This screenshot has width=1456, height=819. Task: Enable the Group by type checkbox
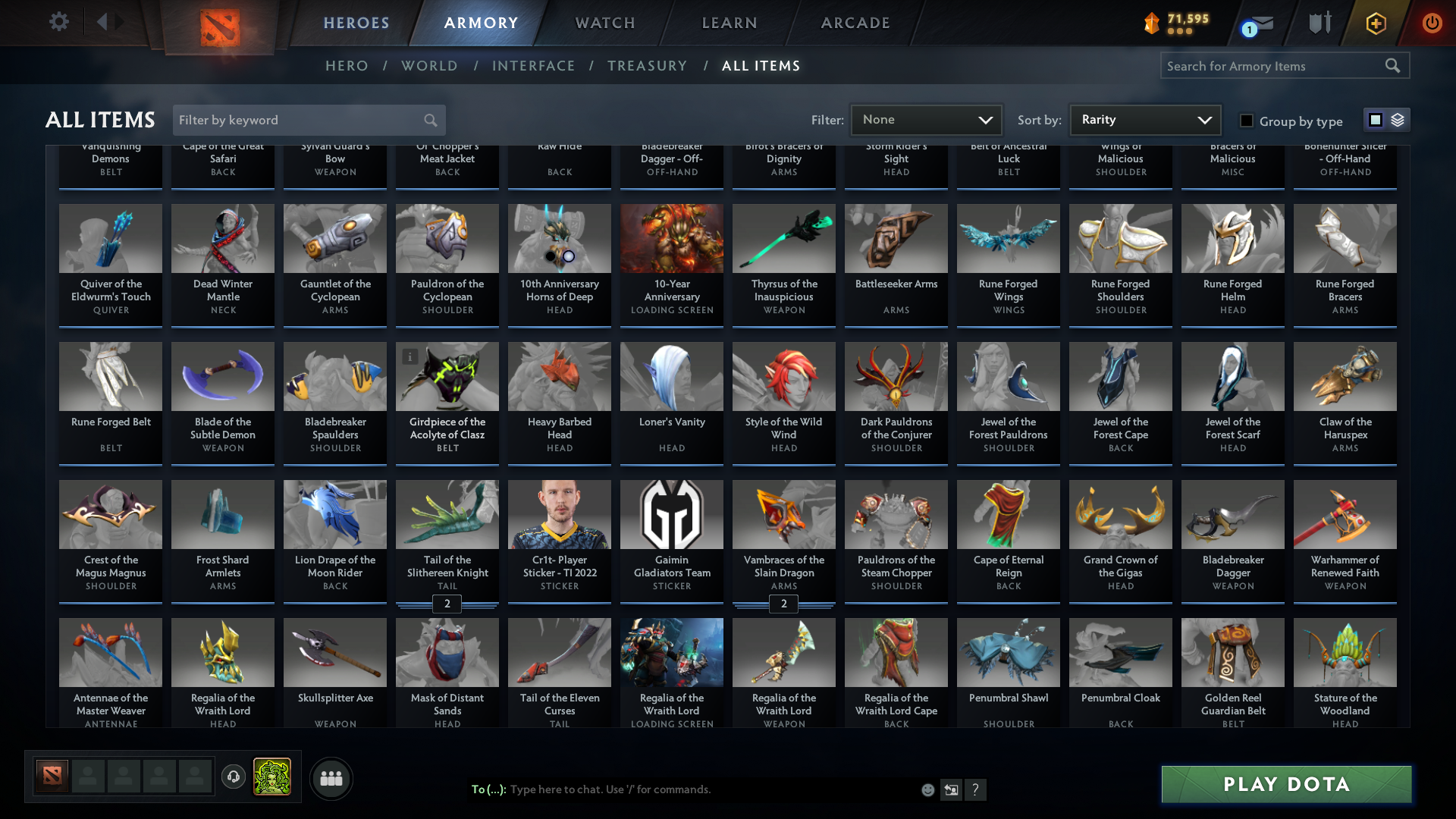click(x=1247, y=120)
